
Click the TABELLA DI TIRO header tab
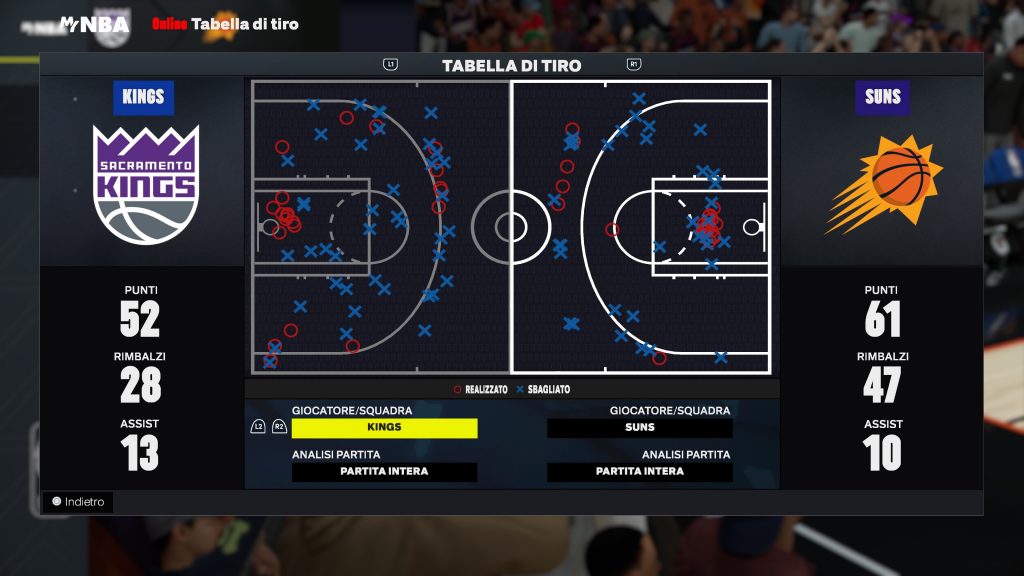click(x=511, y=66)
